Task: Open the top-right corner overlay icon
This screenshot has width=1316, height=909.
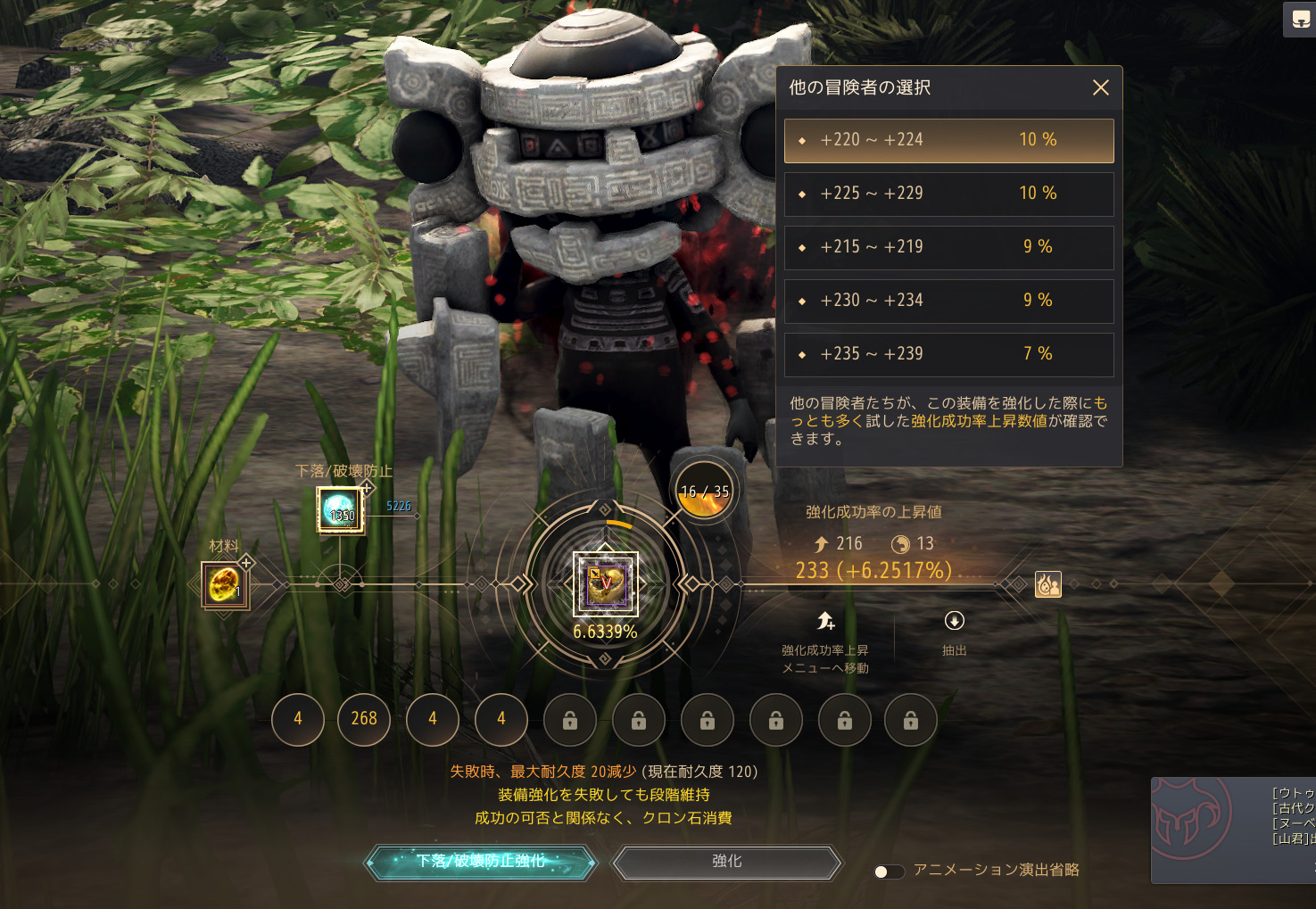Action: coord(1300,20)
